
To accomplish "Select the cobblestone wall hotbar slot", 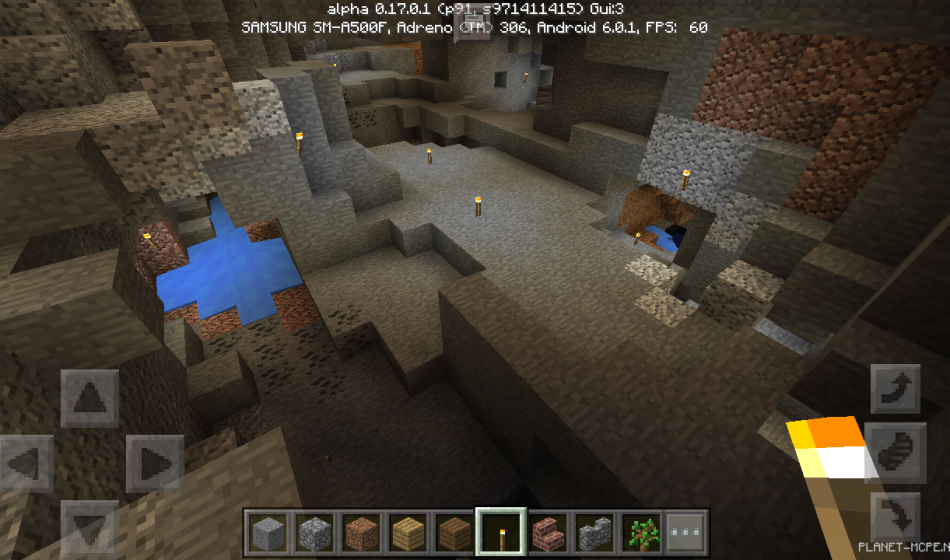I will click(591, 530).
